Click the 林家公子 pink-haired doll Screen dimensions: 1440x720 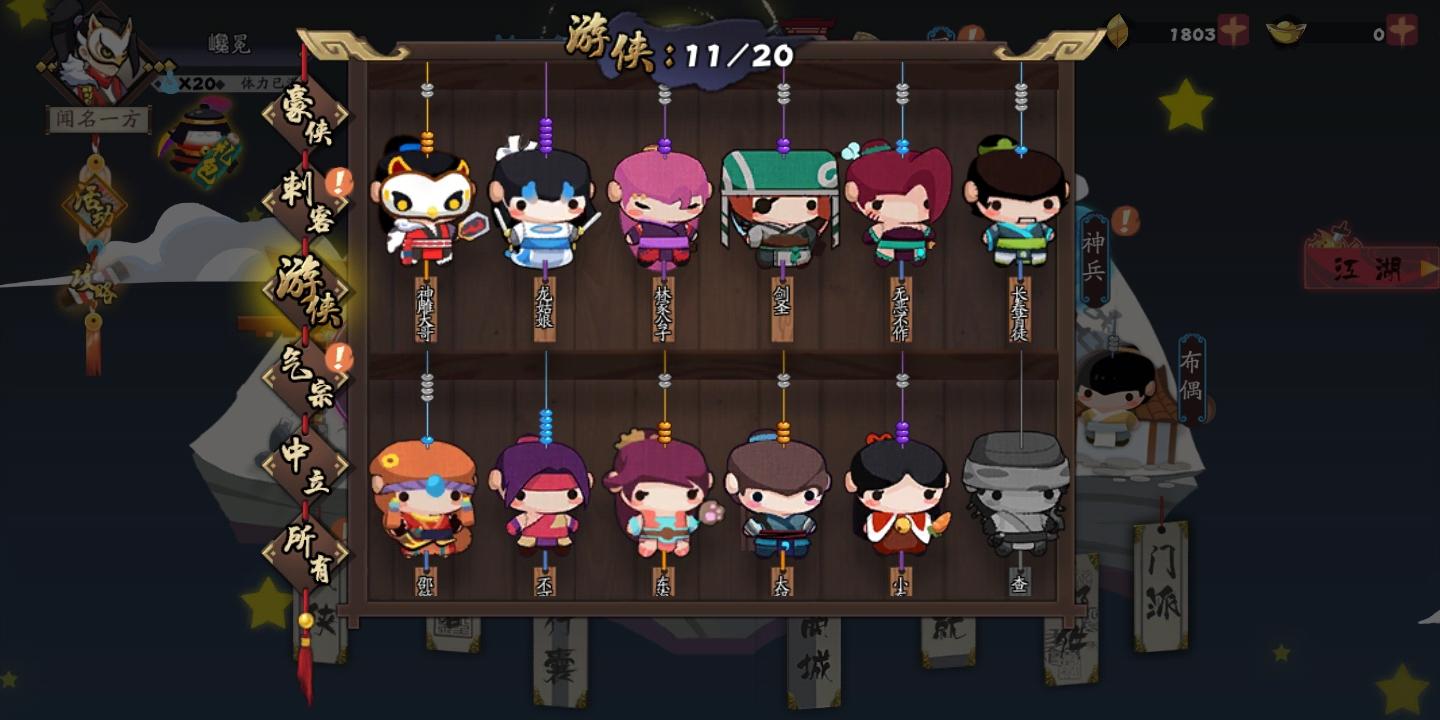pyautogui.click(x=663, y=210)
